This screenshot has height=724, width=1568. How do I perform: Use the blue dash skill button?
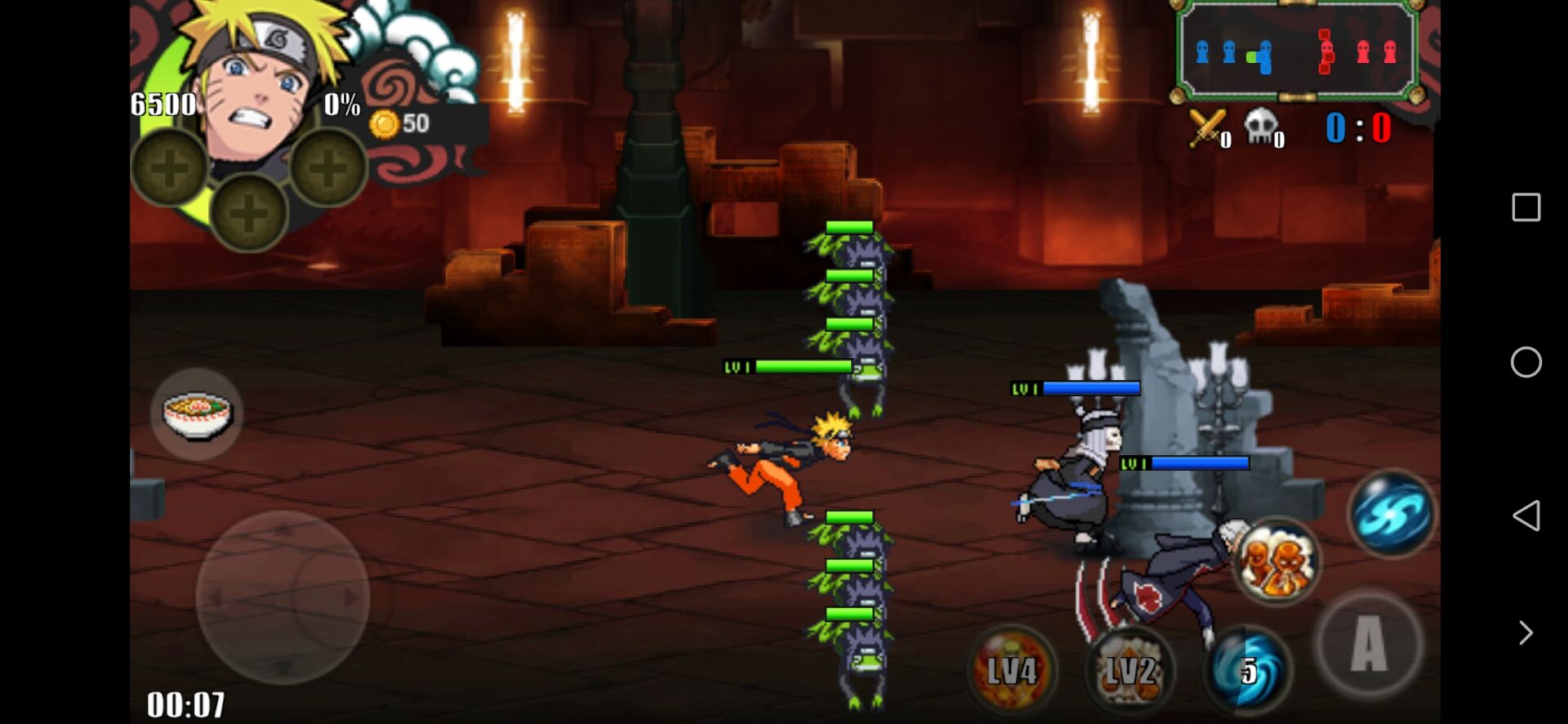(x=1392, y=513)
